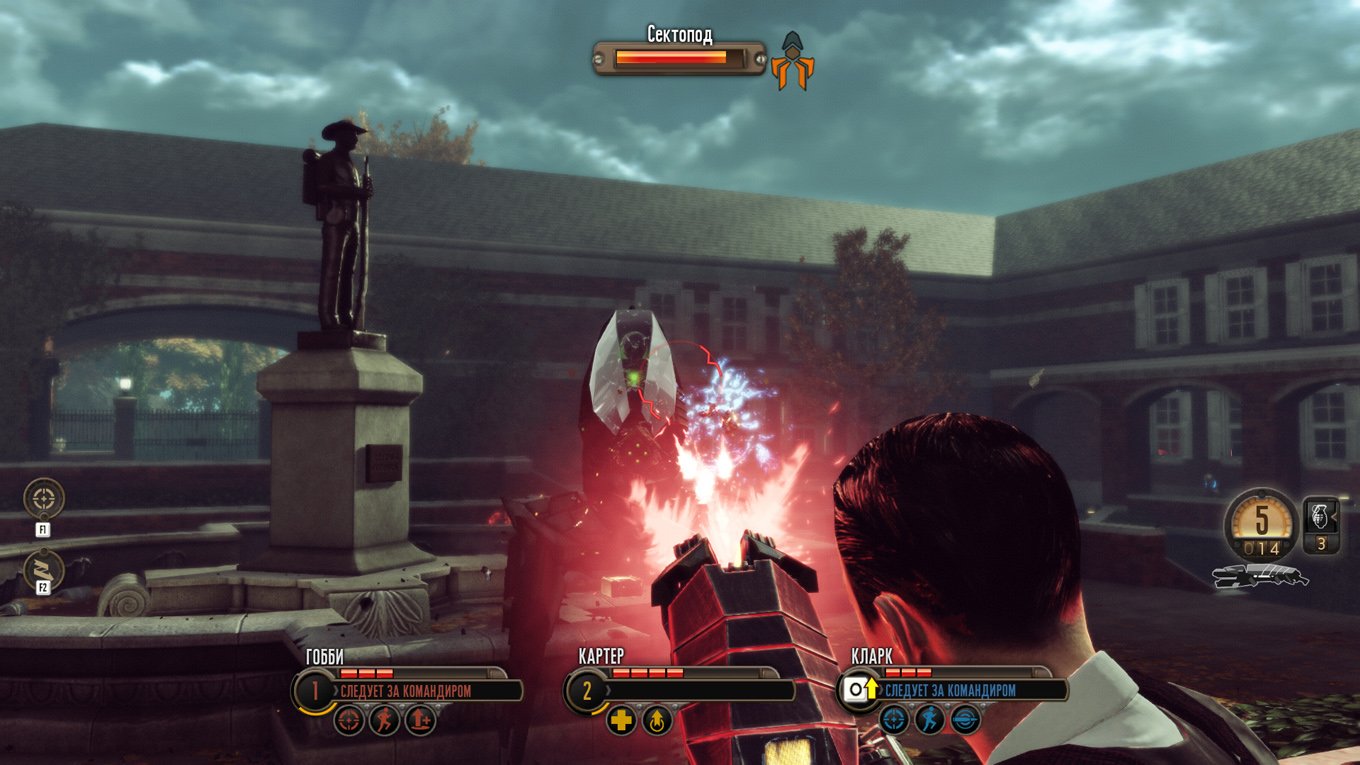Viewport: 1360px width, 765px height.
Task: Activate Кларк's blue sprint ability icon
Action: 930,720
